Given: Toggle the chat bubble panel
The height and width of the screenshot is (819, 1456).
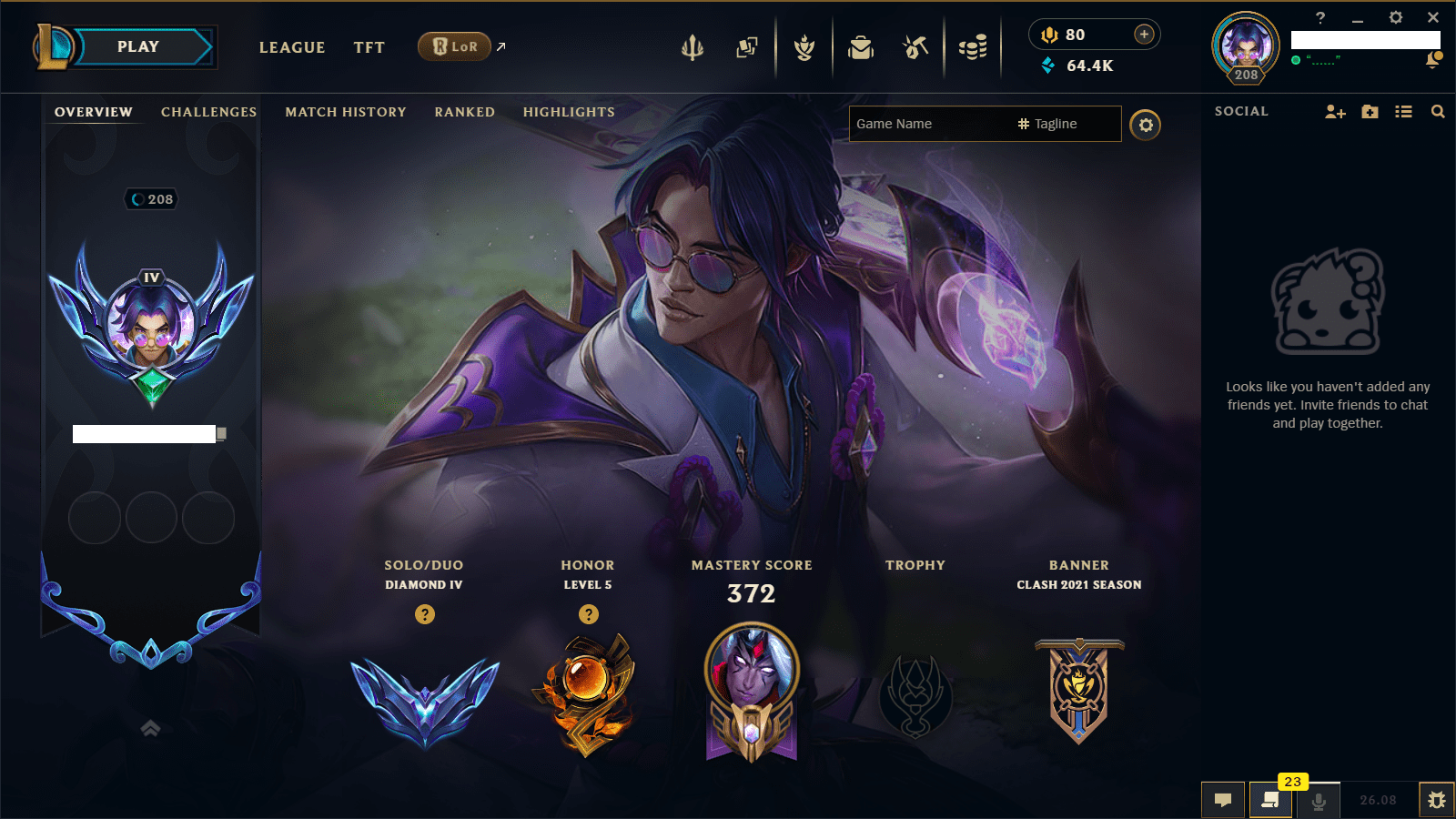Looking at the screenshot, I should pyautogui.click(x=1223, y=800).
